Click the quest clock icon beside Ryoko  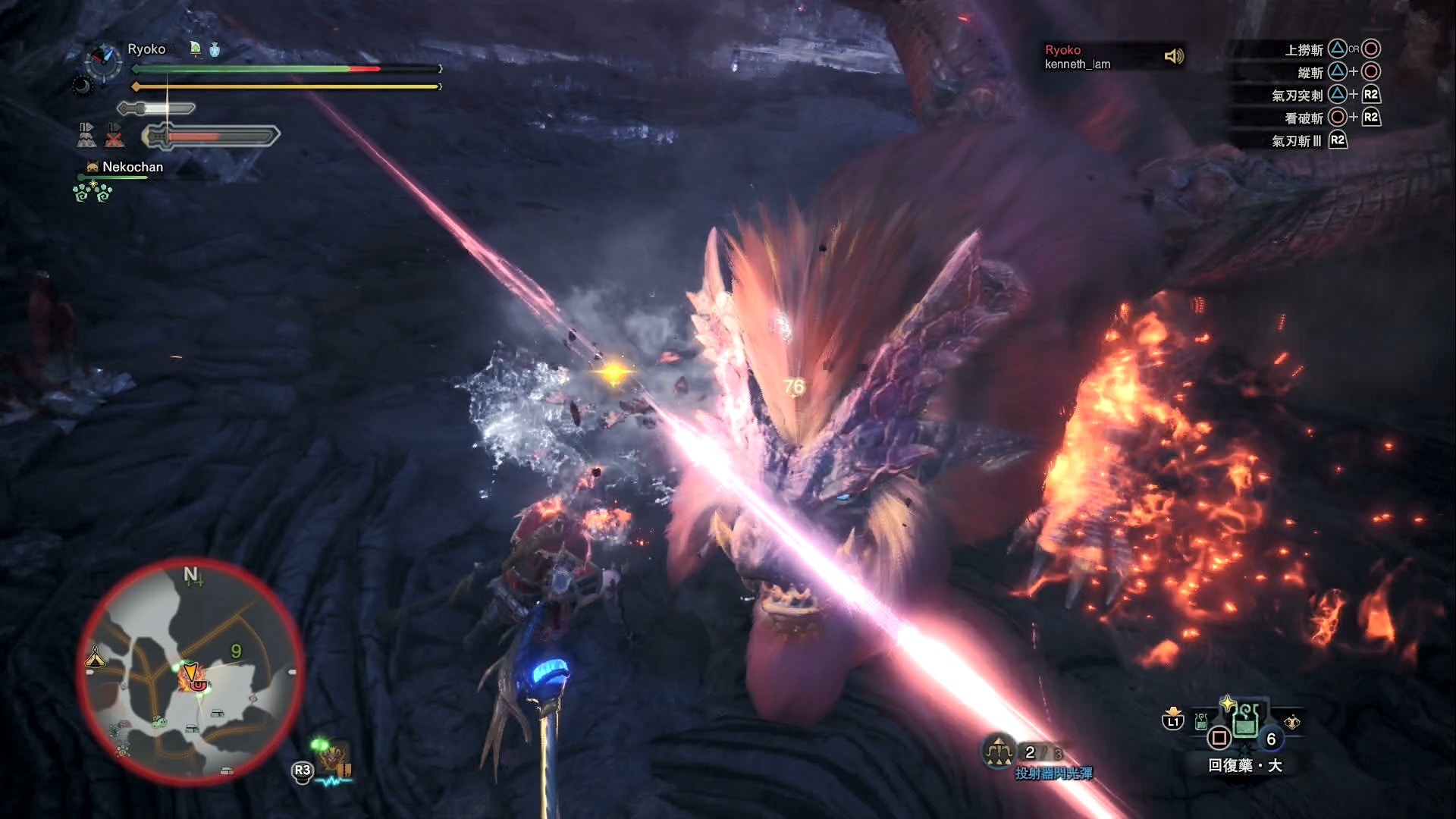click(104, 61)
